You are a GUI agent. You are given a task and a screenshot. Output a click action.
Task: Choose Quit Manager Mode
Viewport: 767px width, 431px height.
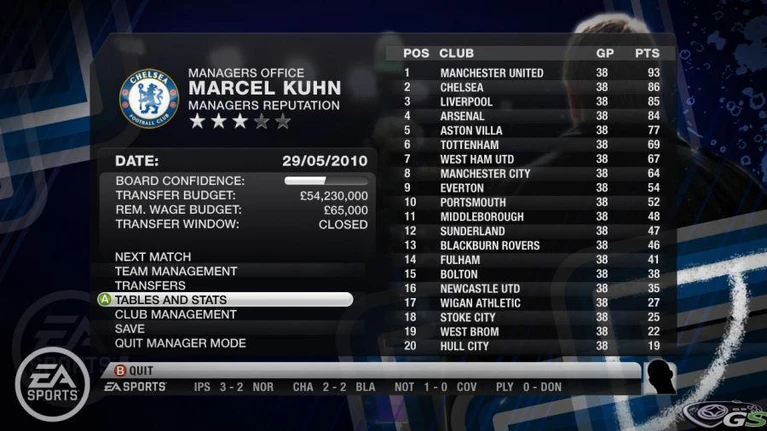click(x=180, y=343)
